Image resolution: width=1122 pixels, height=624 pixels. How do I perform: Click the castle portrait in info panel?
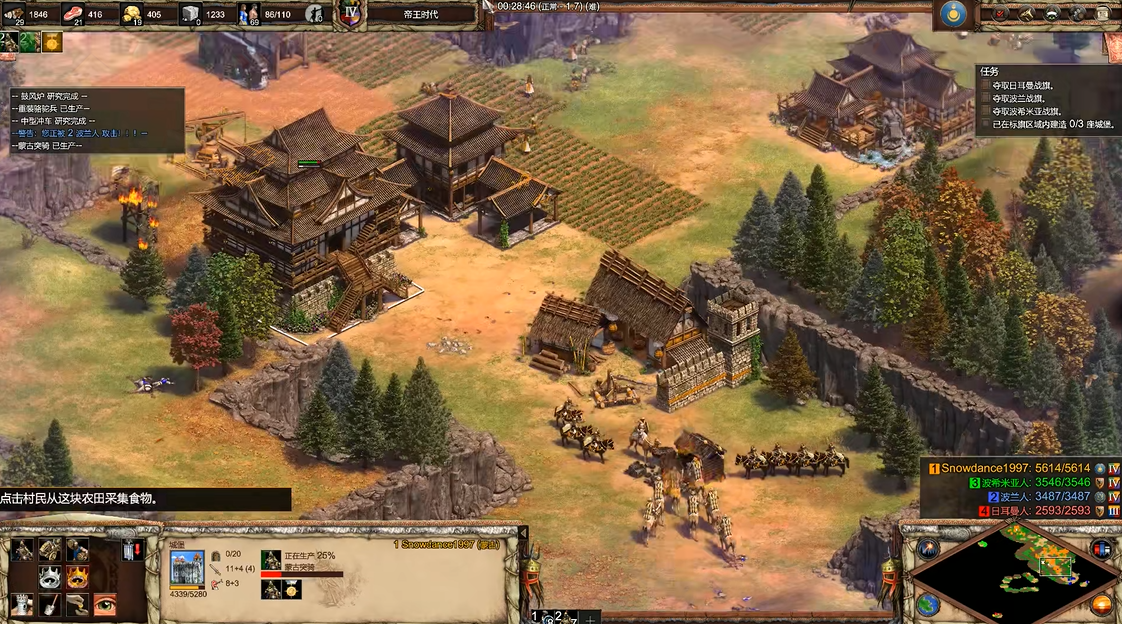187,568
